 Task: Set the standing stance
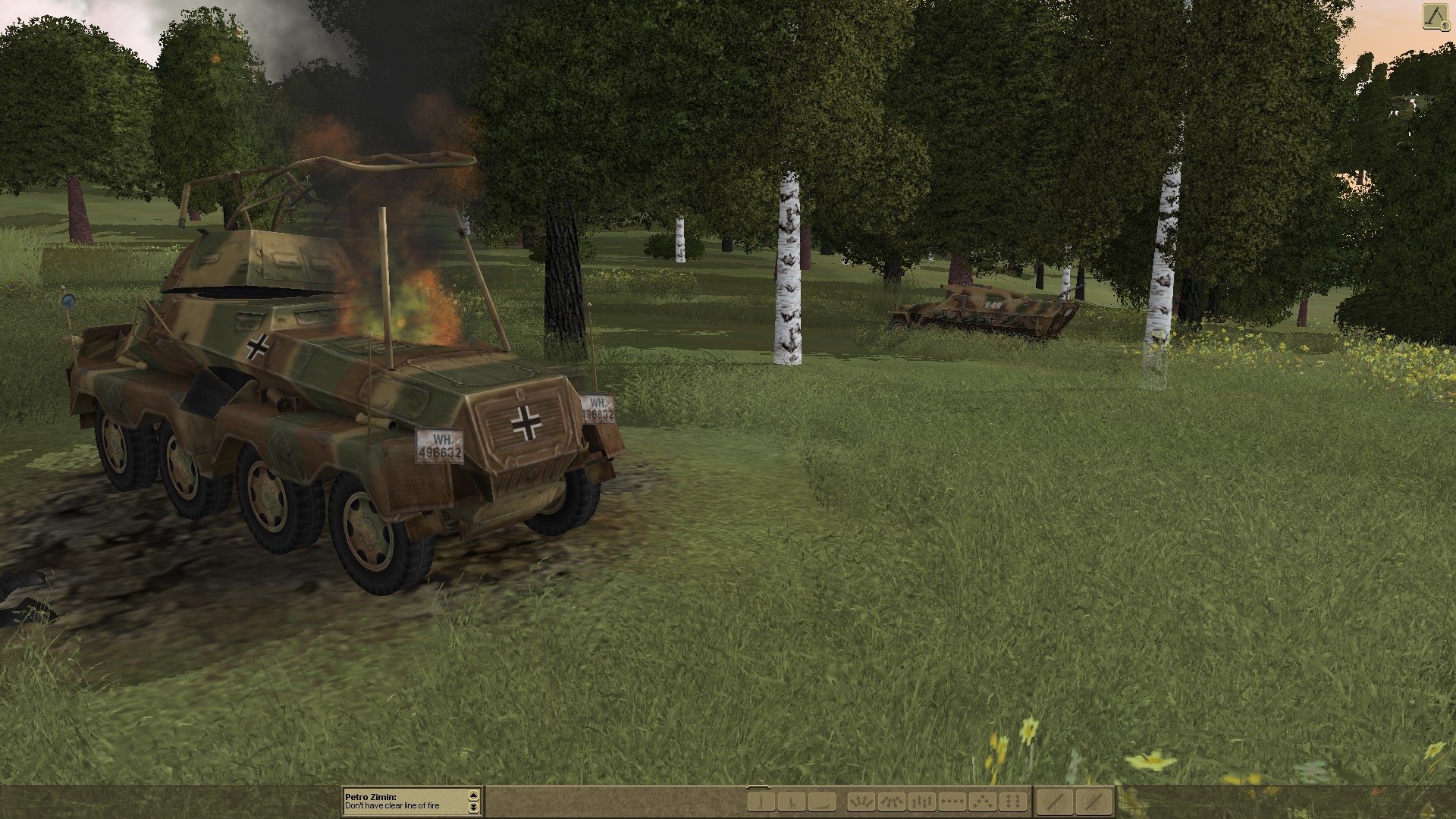[x=761, y=802]
